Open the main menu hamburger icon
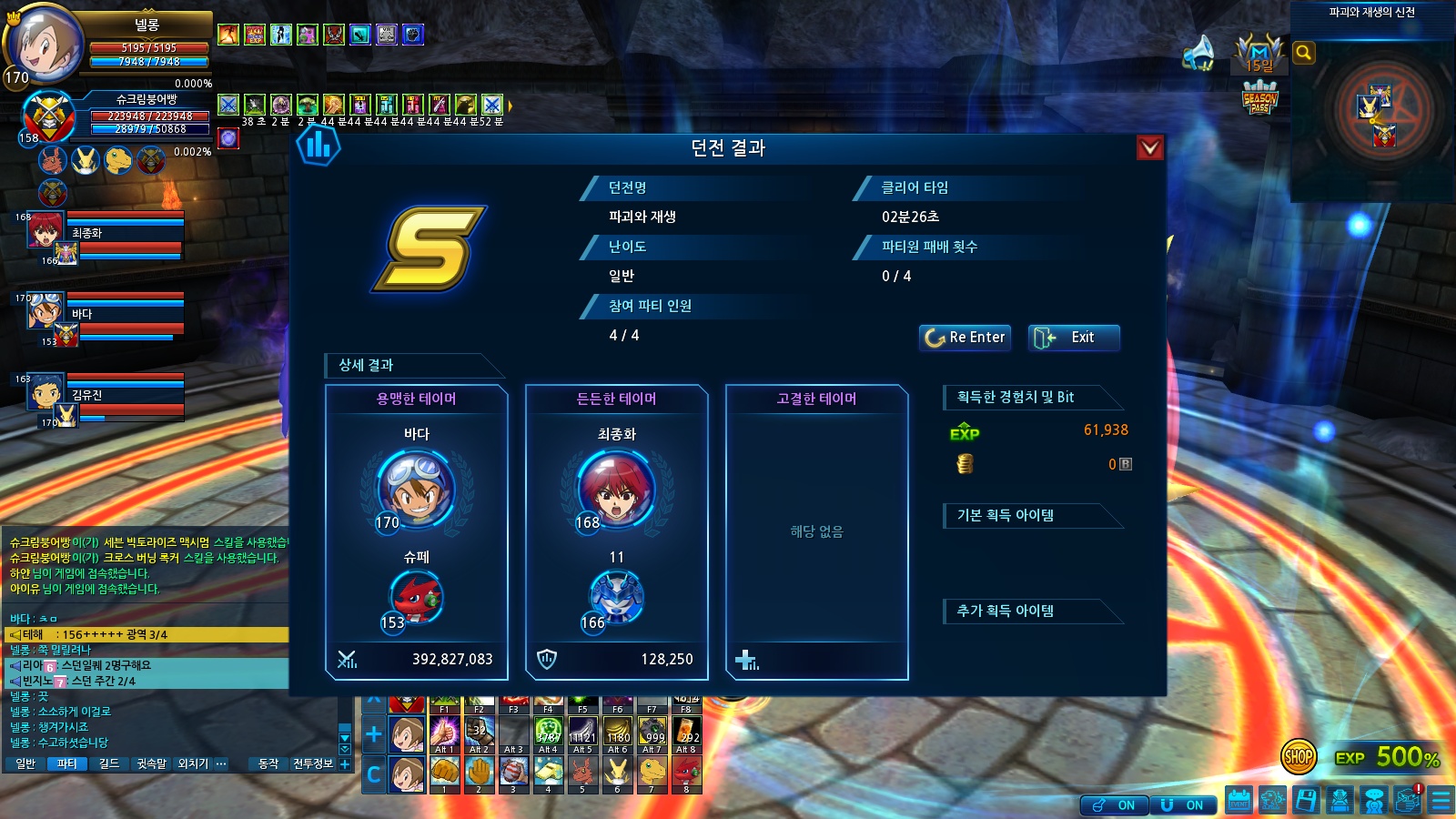 coord(1441,801)
